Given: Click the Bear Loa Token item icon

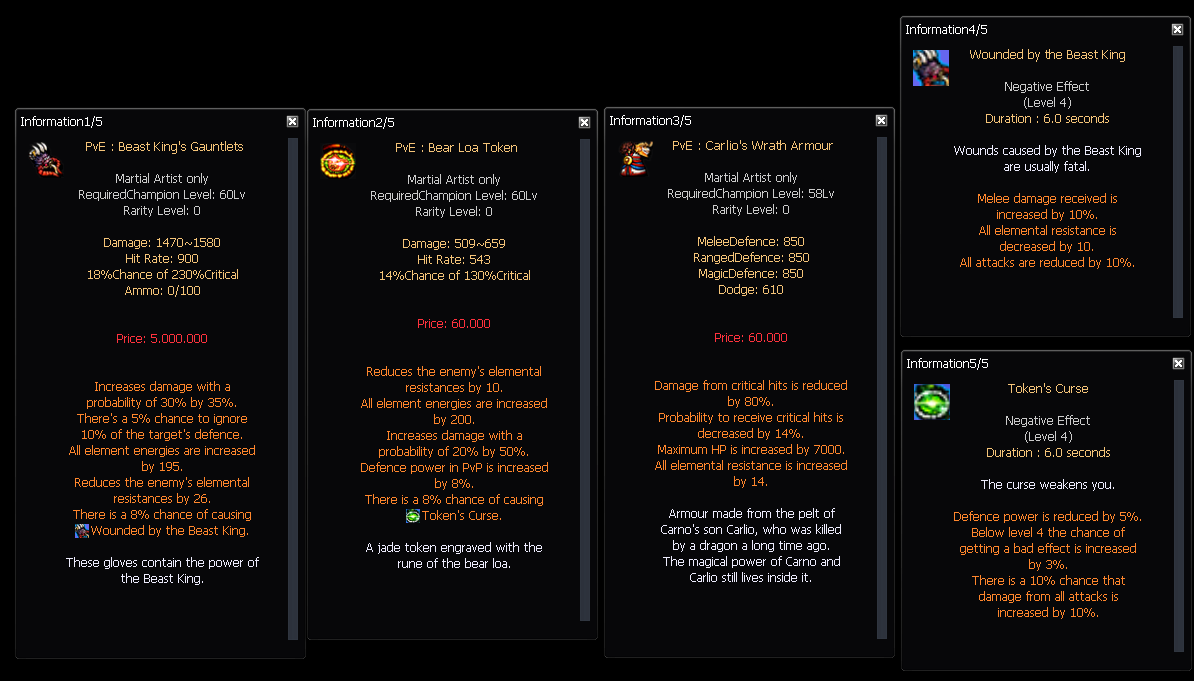Looking at the screenshot, I should (x=337, y=160).
